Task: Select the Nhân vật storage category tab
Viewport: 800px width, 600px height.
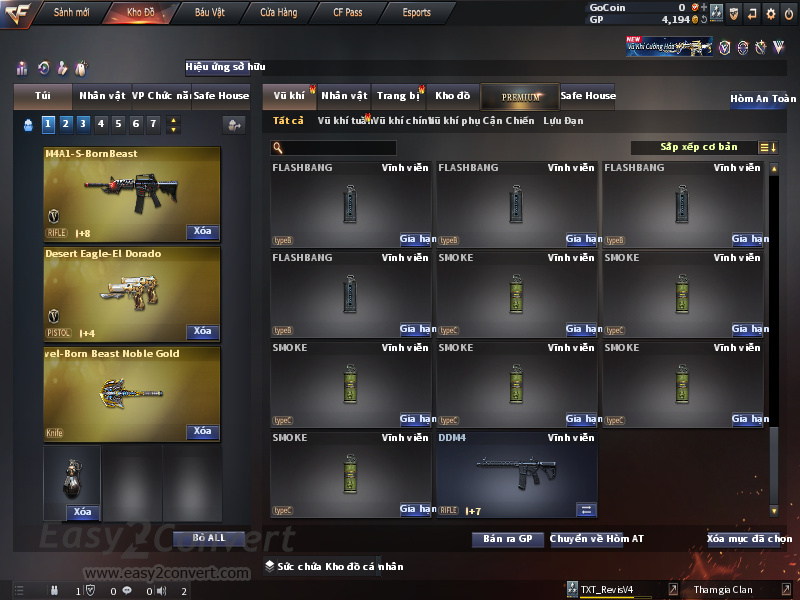Action: (x=344, y=96)
